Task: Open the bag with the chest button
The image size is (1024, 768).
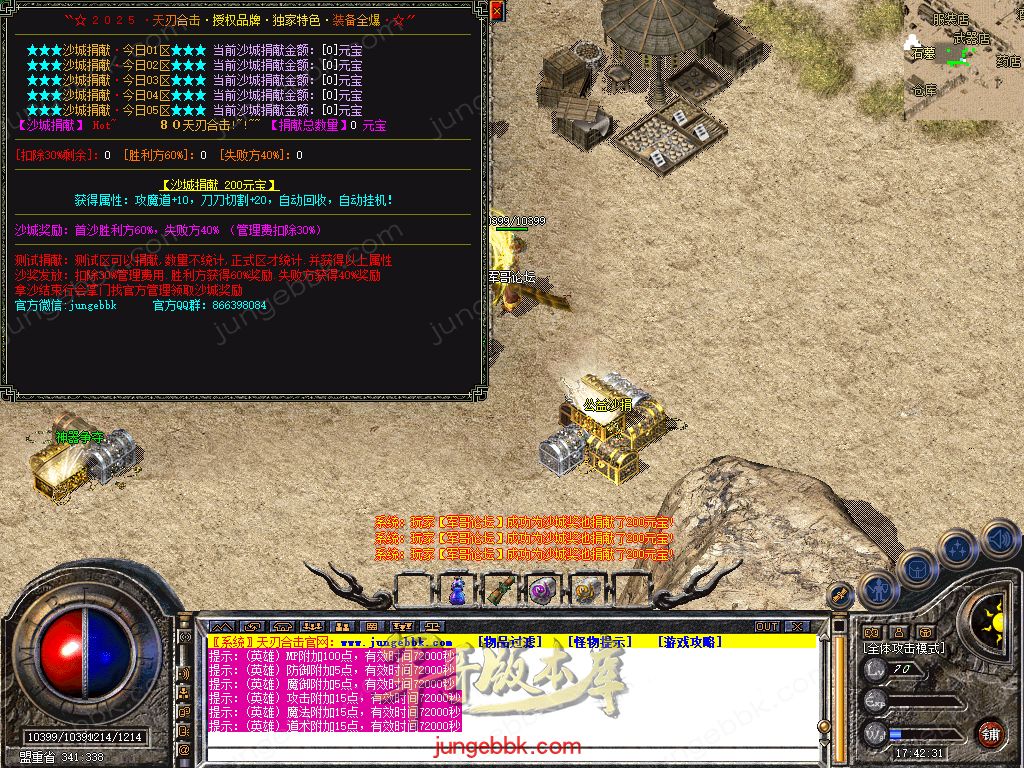Action: coord(916,567)
